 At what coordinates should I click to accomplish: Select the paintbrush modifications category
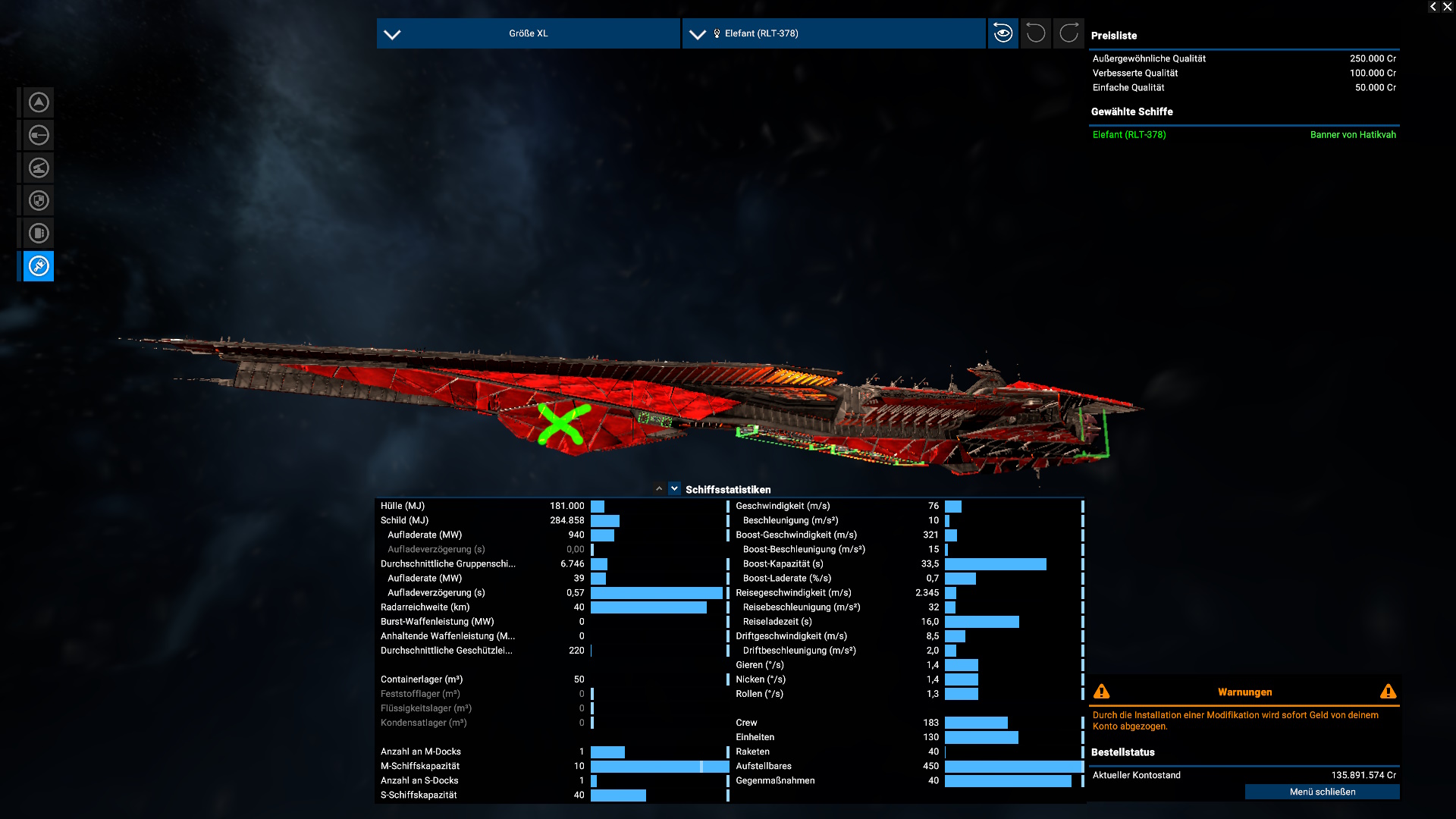pos(39,266)
